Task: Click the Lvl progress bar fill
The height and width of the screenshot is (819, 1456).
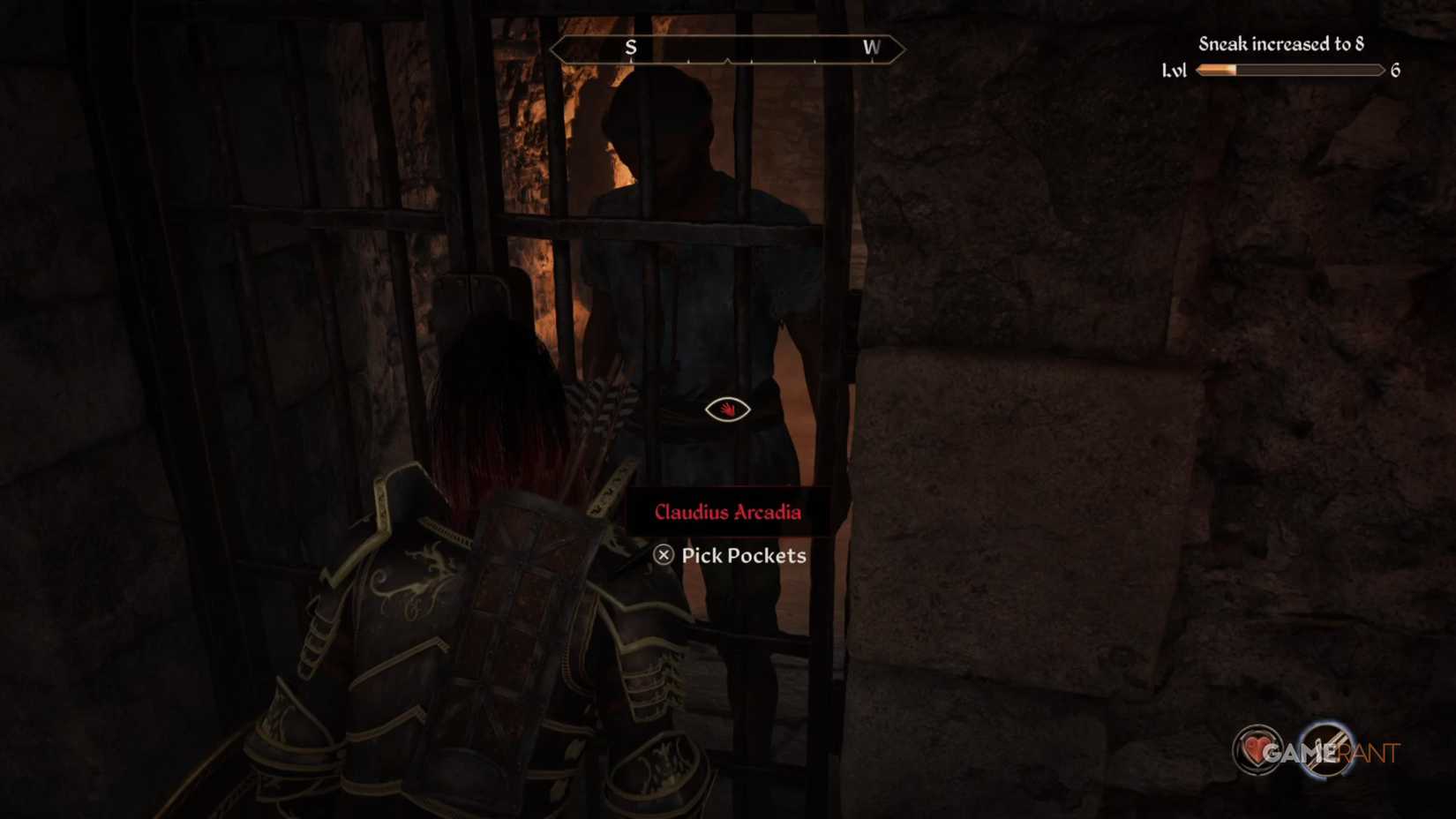Action: pos(1218,71)
